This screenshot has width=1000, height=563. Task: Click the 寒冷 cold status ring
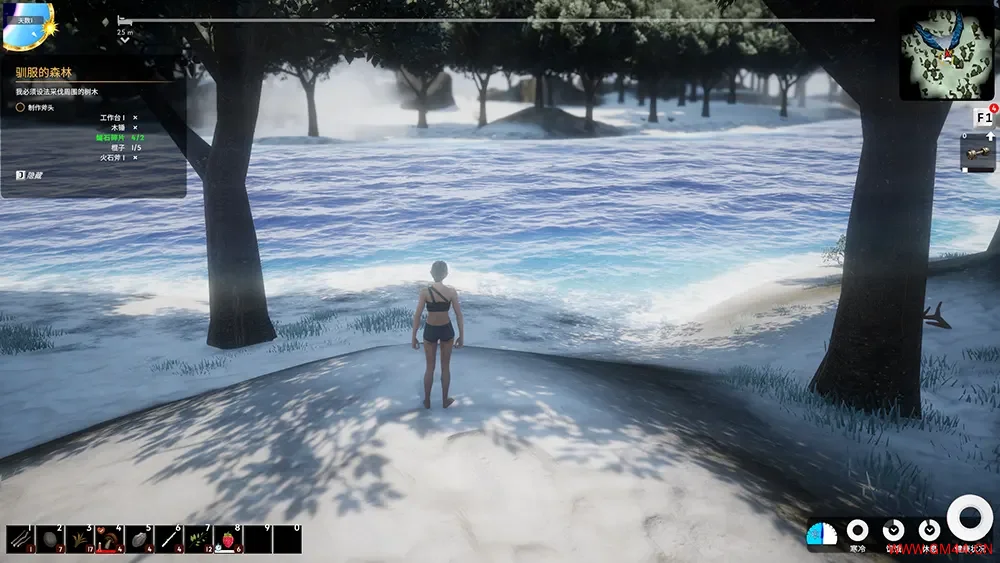pyautogui.click(x=857, y=530)
